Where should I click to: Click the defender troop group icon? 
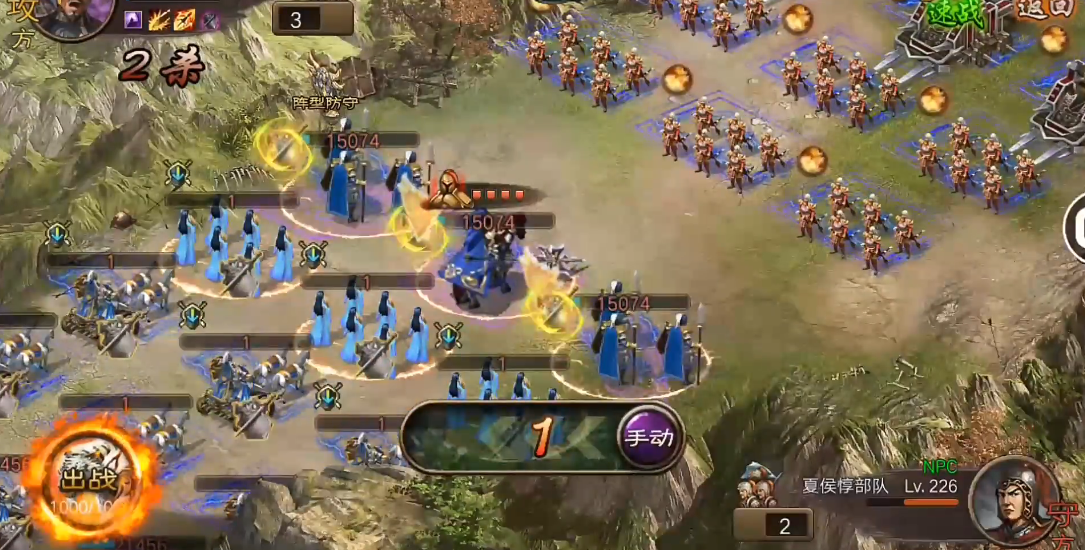(x=758, y=487)
